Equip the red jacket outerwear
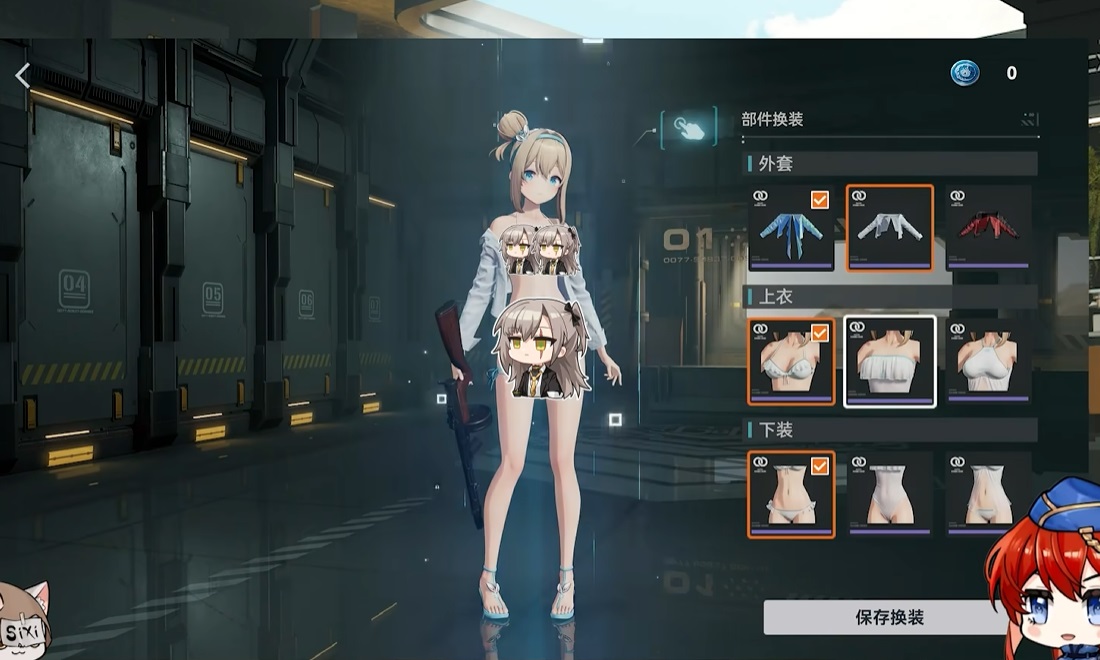The width and height of the screenshot is (1100, 660). 988,228
